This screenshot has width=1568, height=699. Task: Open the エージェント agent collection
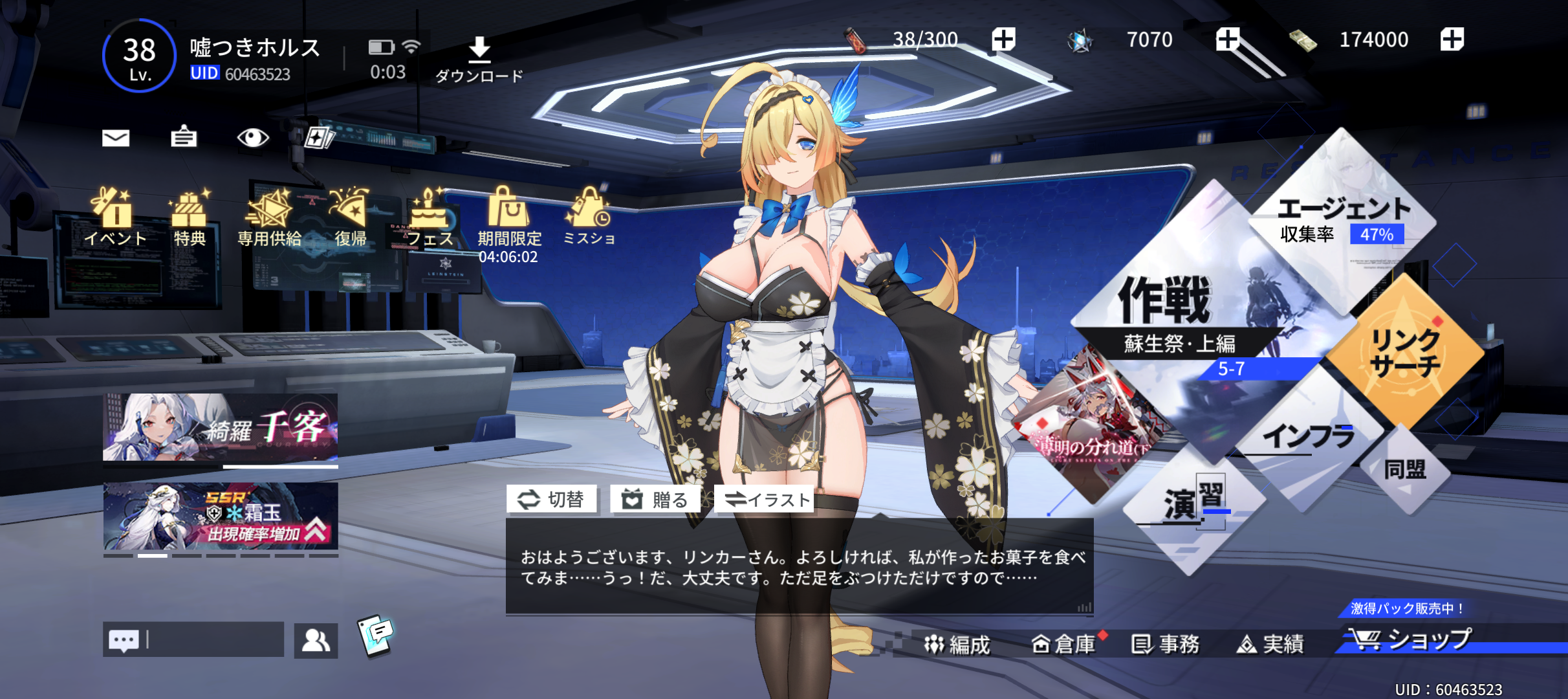[1343, 217]
